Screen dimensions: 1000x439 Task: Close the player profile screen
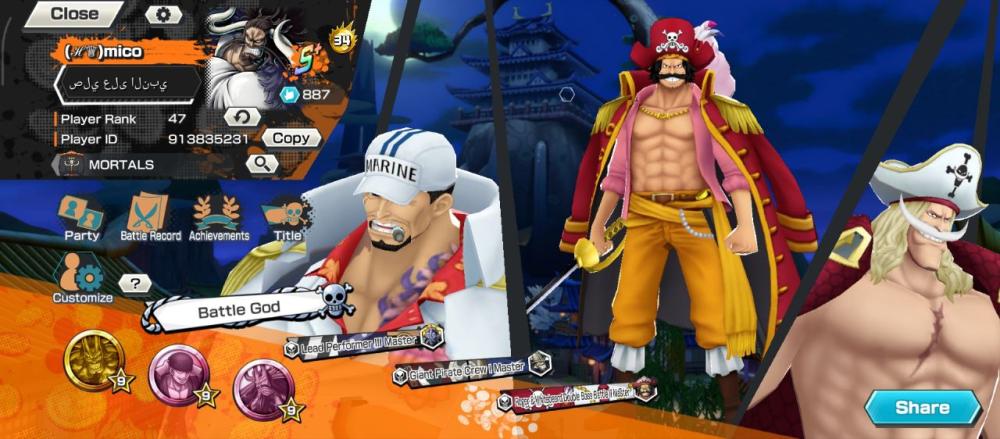point(73,14)
